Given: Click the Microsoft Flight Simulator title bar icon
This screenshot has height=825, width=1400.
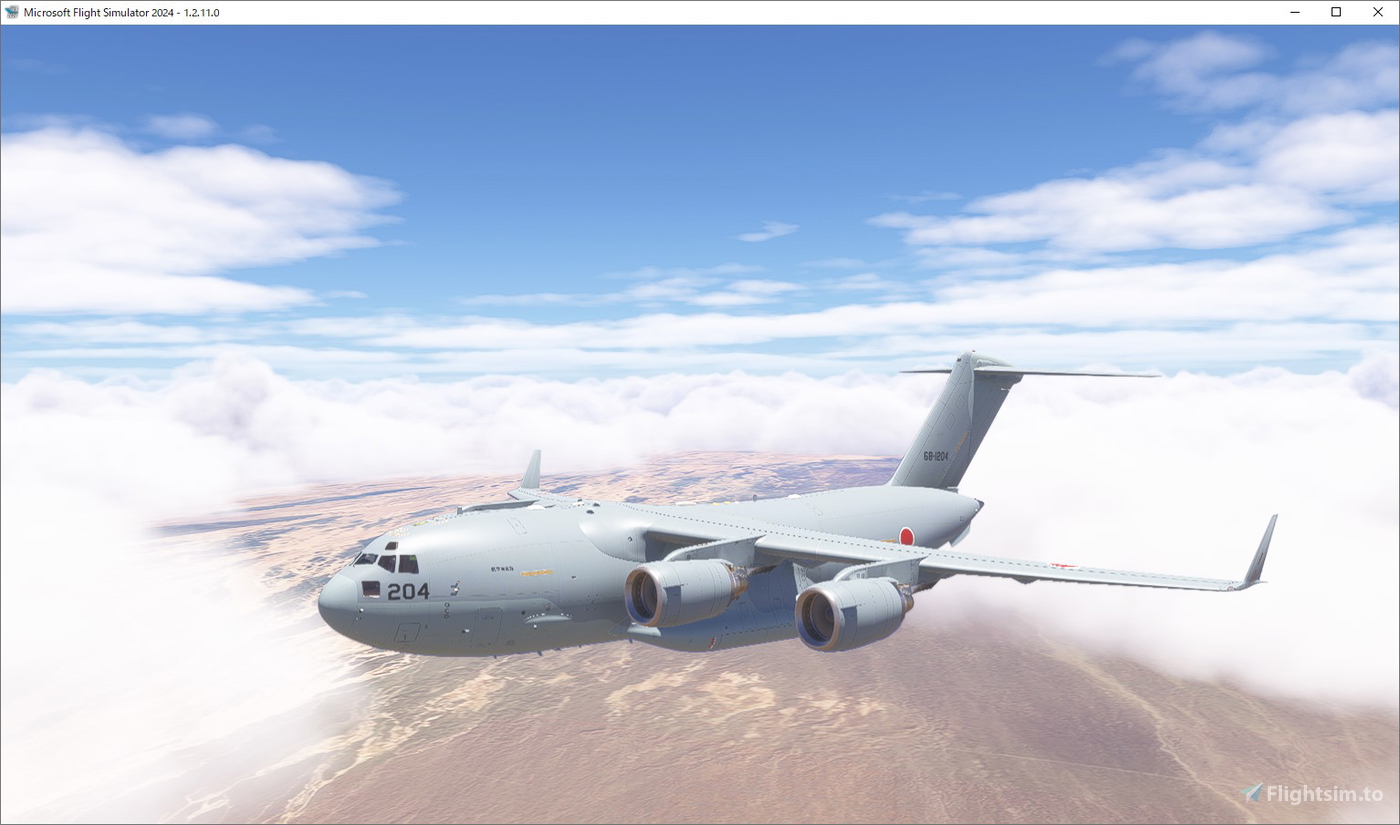Looking at the screenshot, I should (x=14, y=12).
